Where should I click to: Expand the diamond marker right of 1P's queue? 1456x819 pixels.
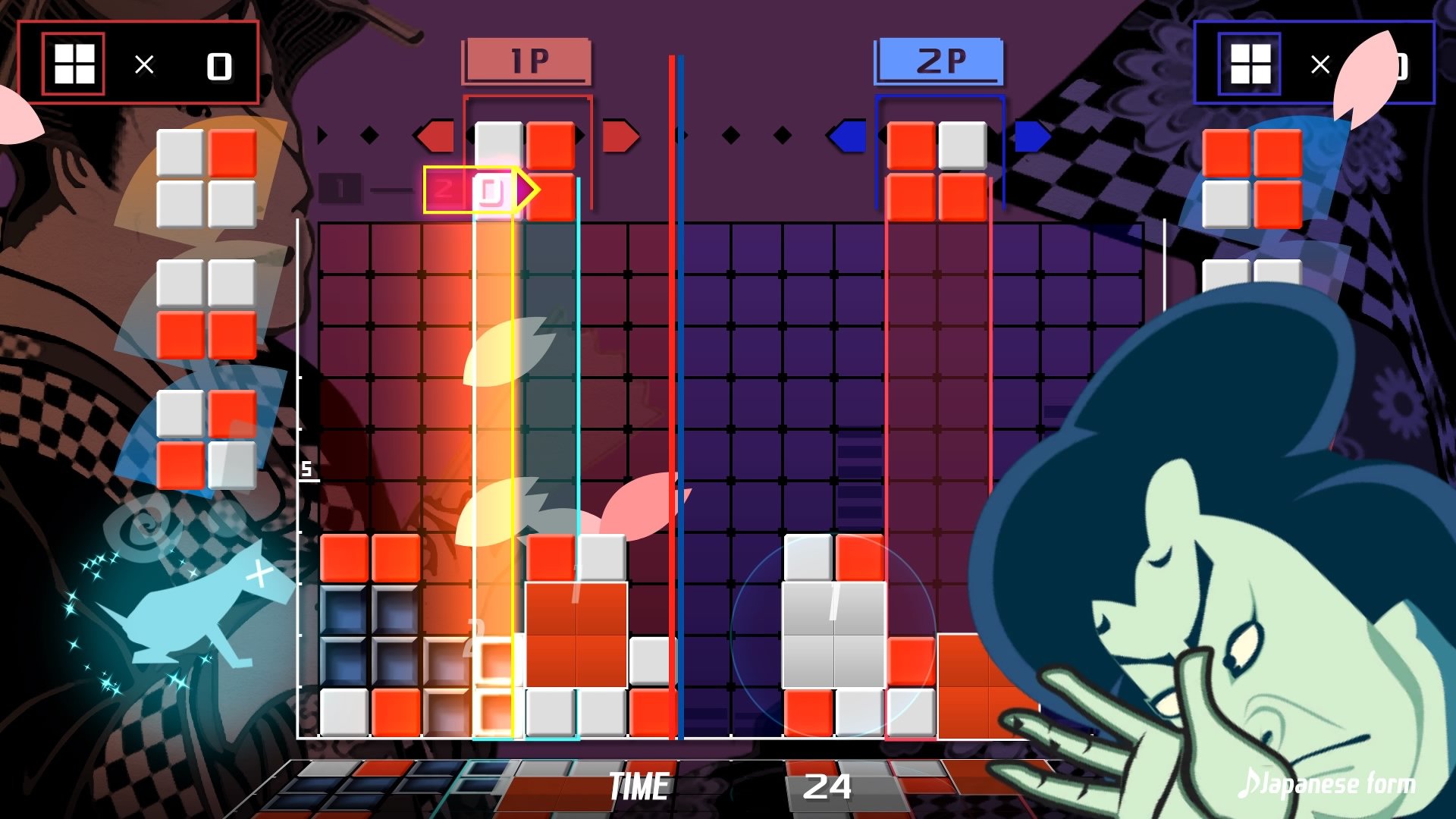coord(730,134)
